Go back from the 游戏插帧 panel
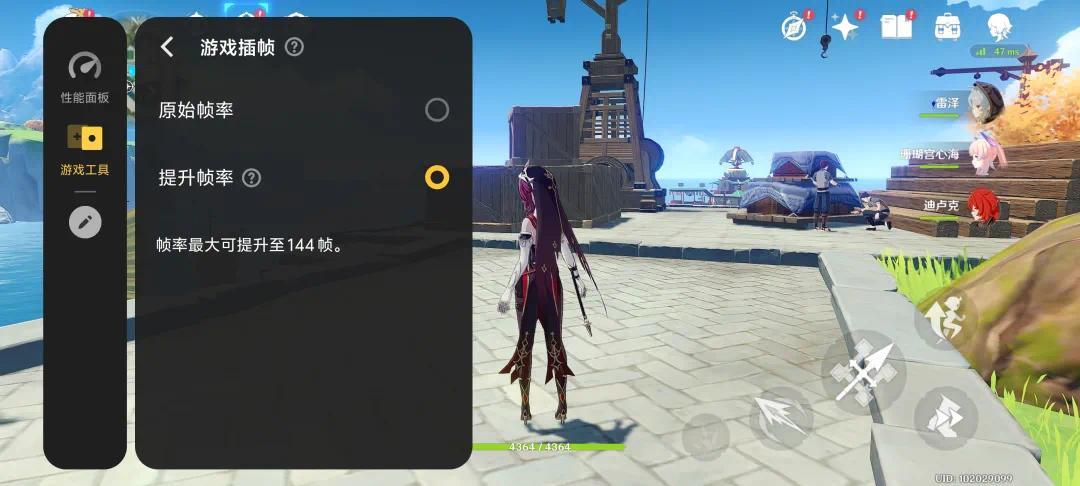The image size is (1080, 486). (x=167, y=47)
